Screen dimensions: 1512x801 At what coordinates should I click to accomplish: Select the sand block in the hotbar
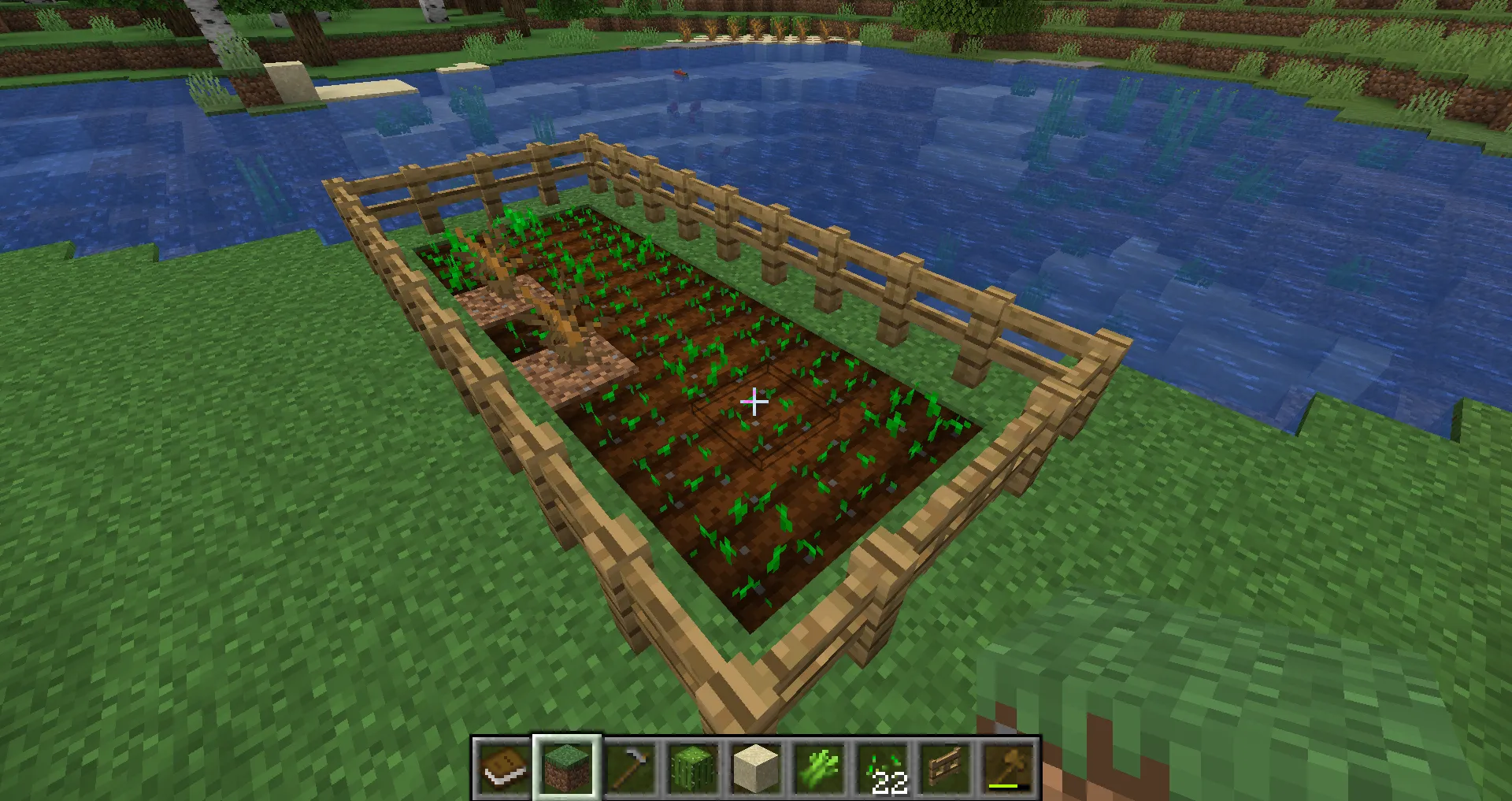(x=757, y=768)
